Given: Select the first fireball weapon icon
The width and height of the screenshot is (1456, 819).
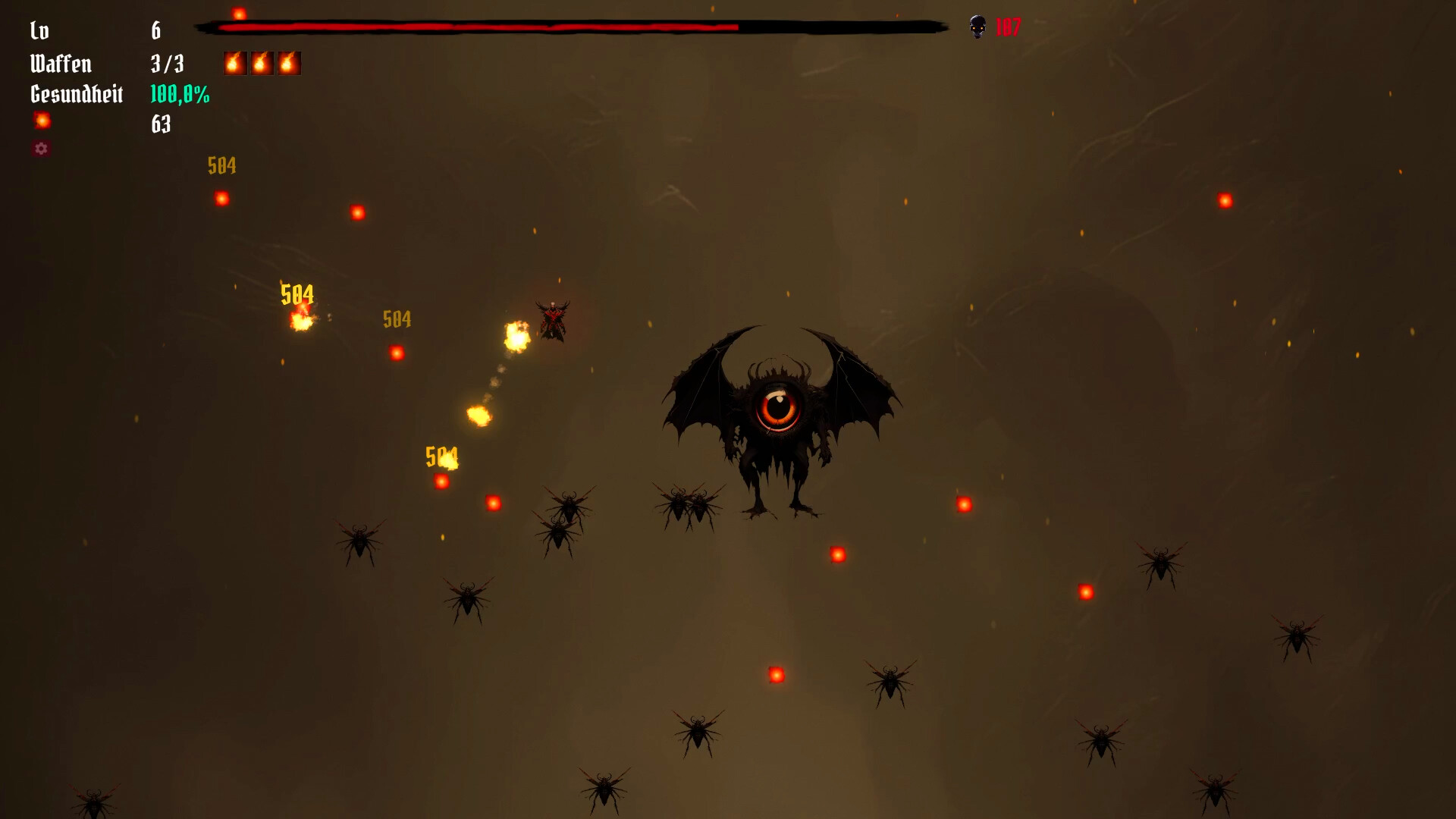Looking at the screenshot, I should [234, 63].
